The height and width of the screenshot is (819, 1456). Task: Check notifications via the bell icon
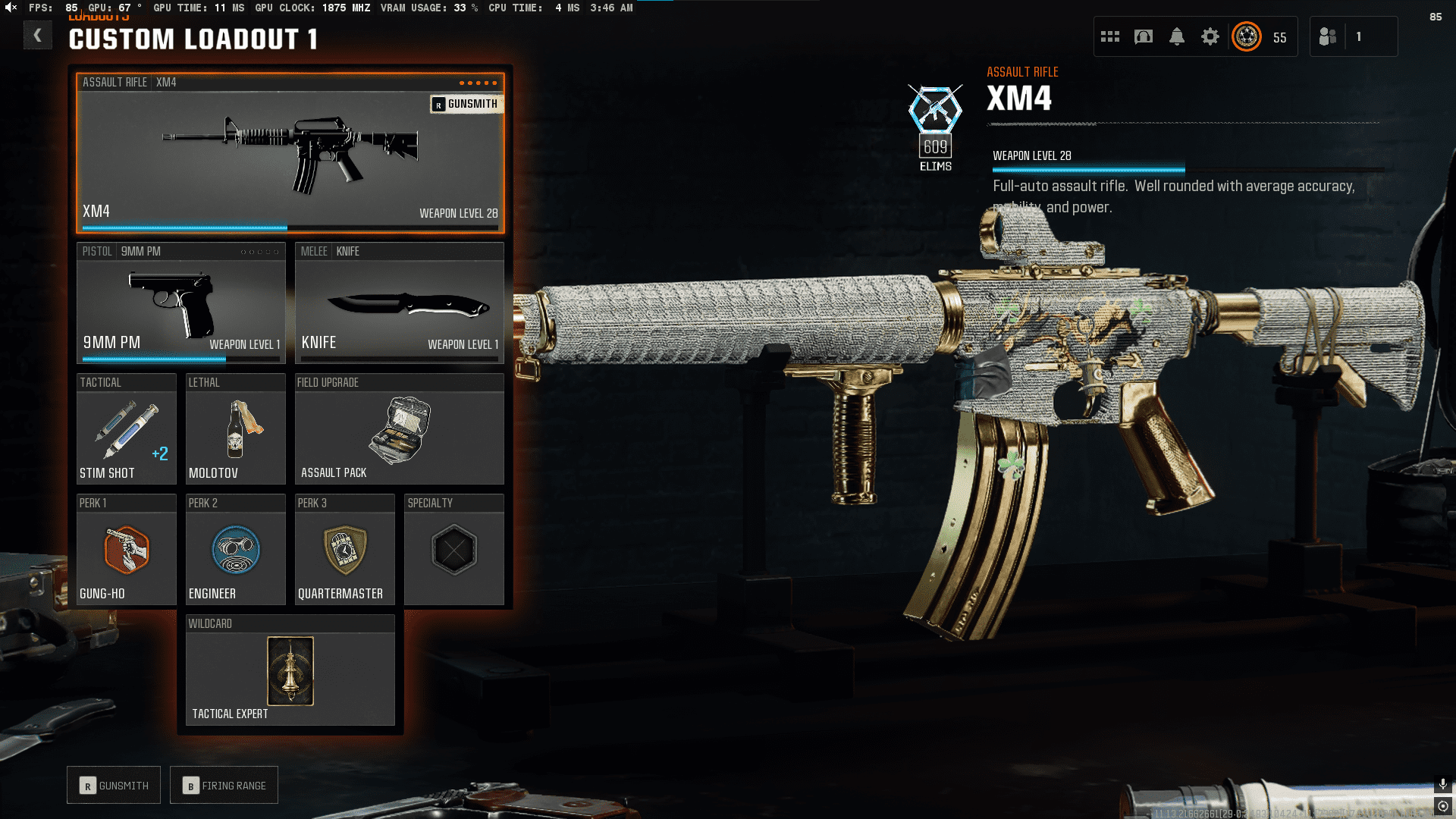click(1177, 36)
